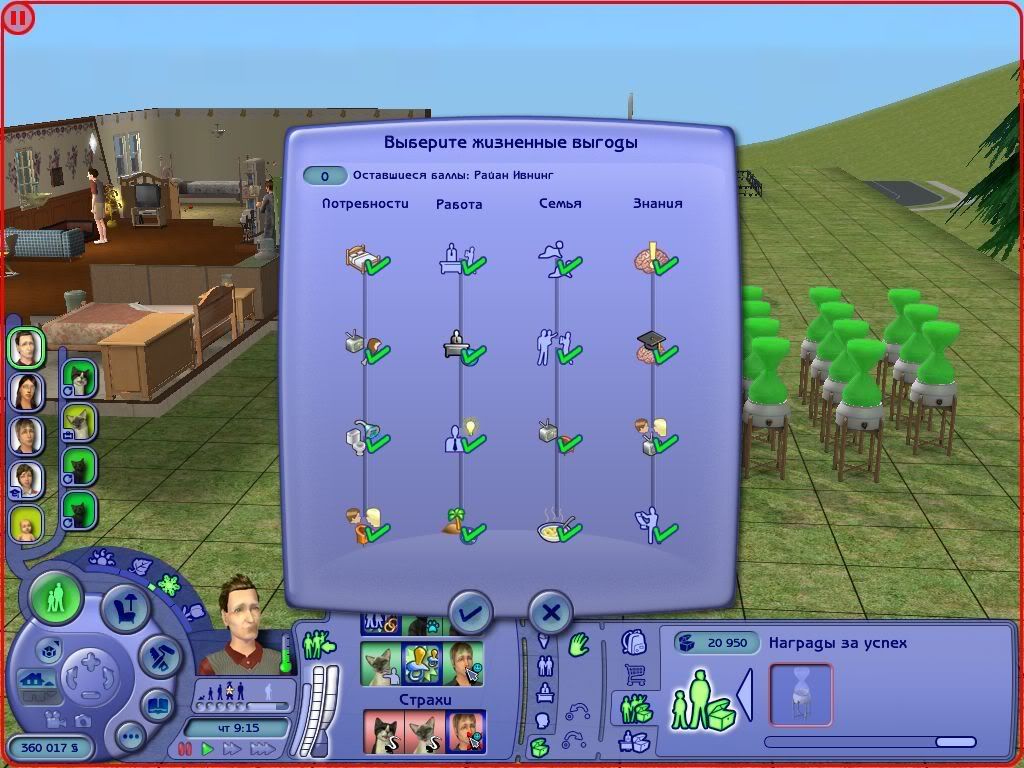Screen dimensions: 1024x768
Task: Click the green Live mode button
Action: coord(56,599)
